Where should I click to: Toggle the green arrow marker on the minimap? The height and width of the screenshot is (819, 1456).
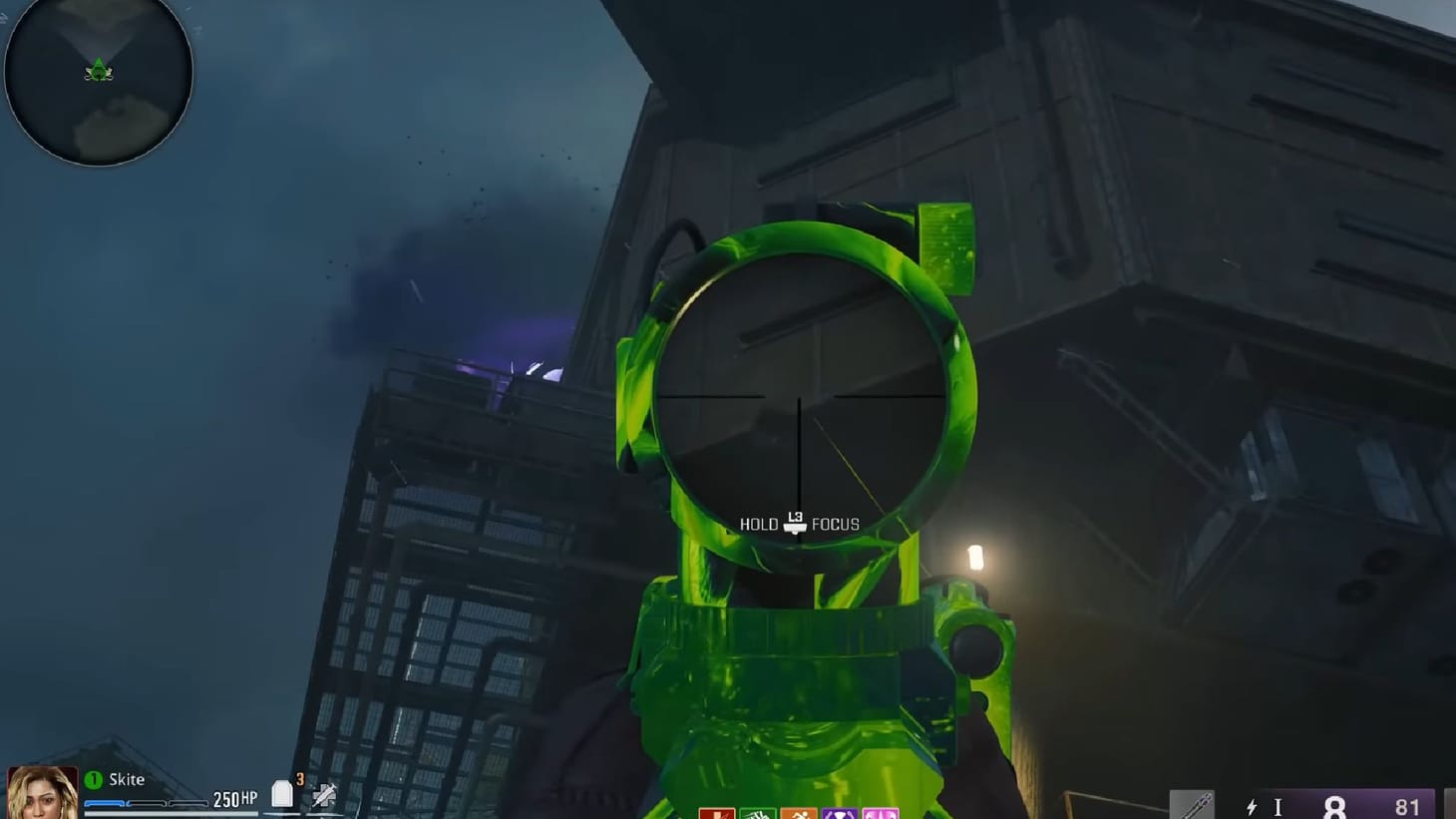[x=97, y=68]
